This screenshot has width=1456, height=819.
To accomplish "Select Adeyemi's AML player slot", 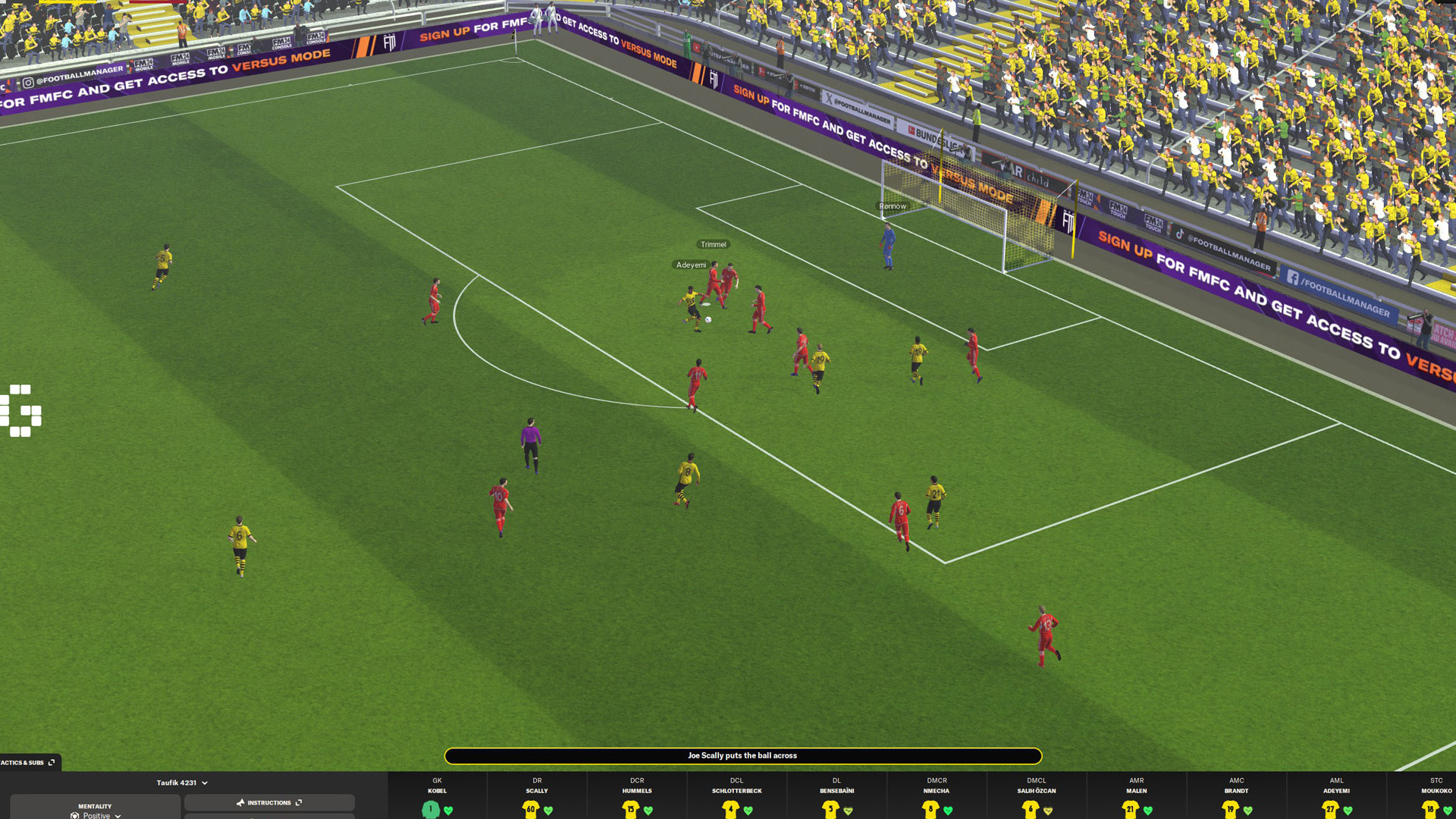I will tap(1336, 795).
